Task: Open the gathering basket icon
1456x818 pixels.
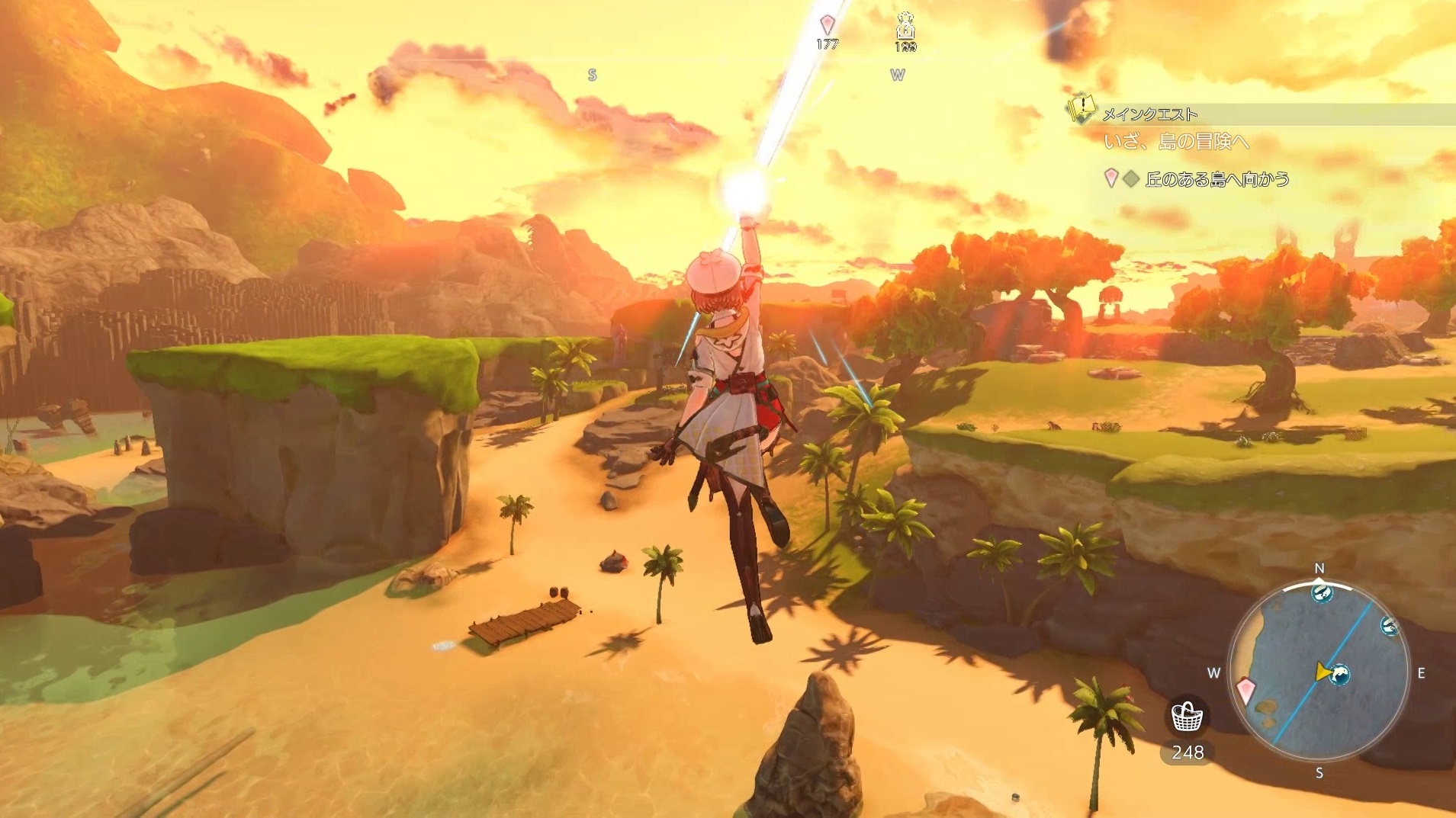Action: point(1187,717)
